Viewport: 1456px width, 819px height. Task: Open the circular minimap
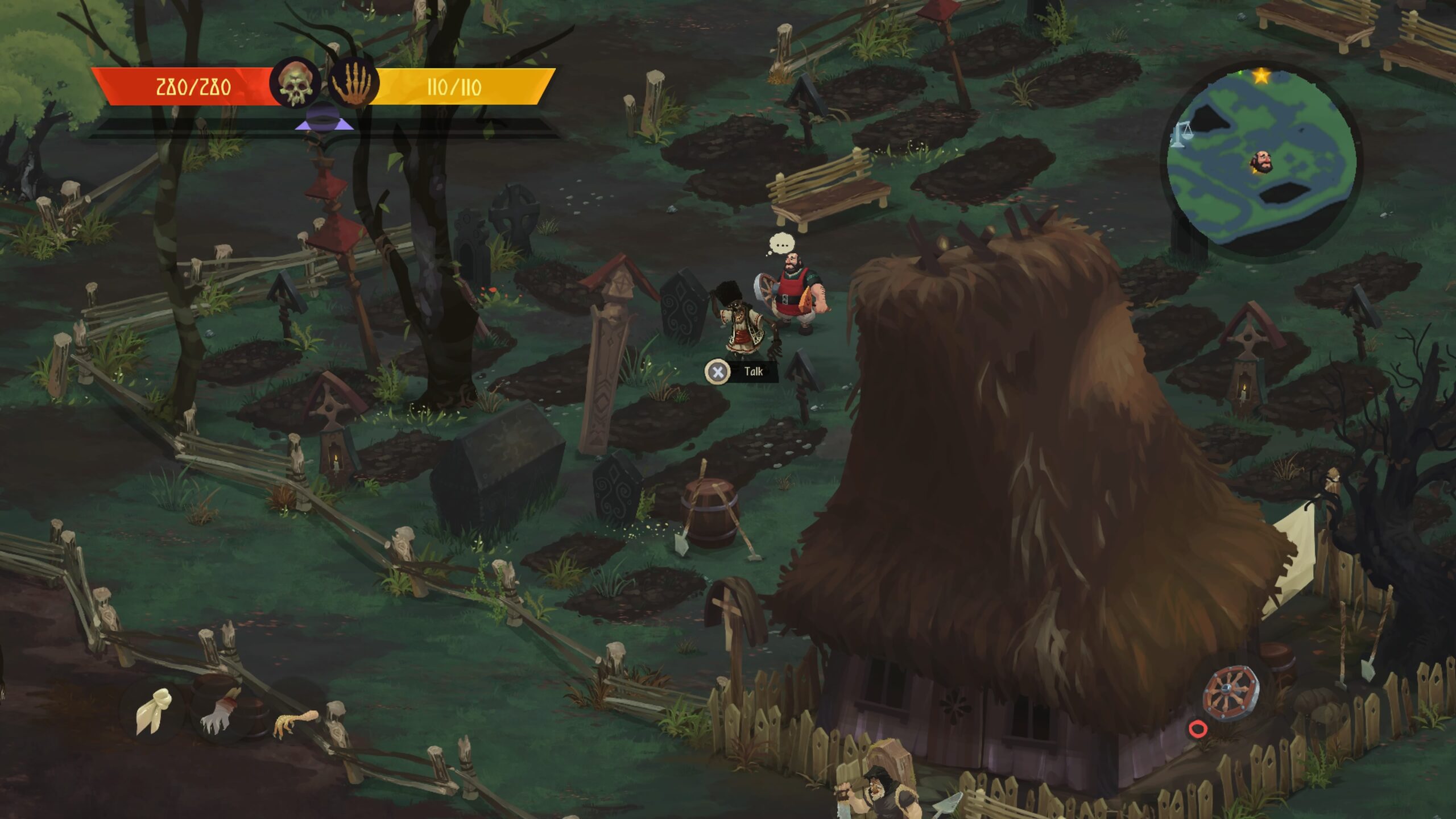pyautogui.click(x=1261, y=159)
